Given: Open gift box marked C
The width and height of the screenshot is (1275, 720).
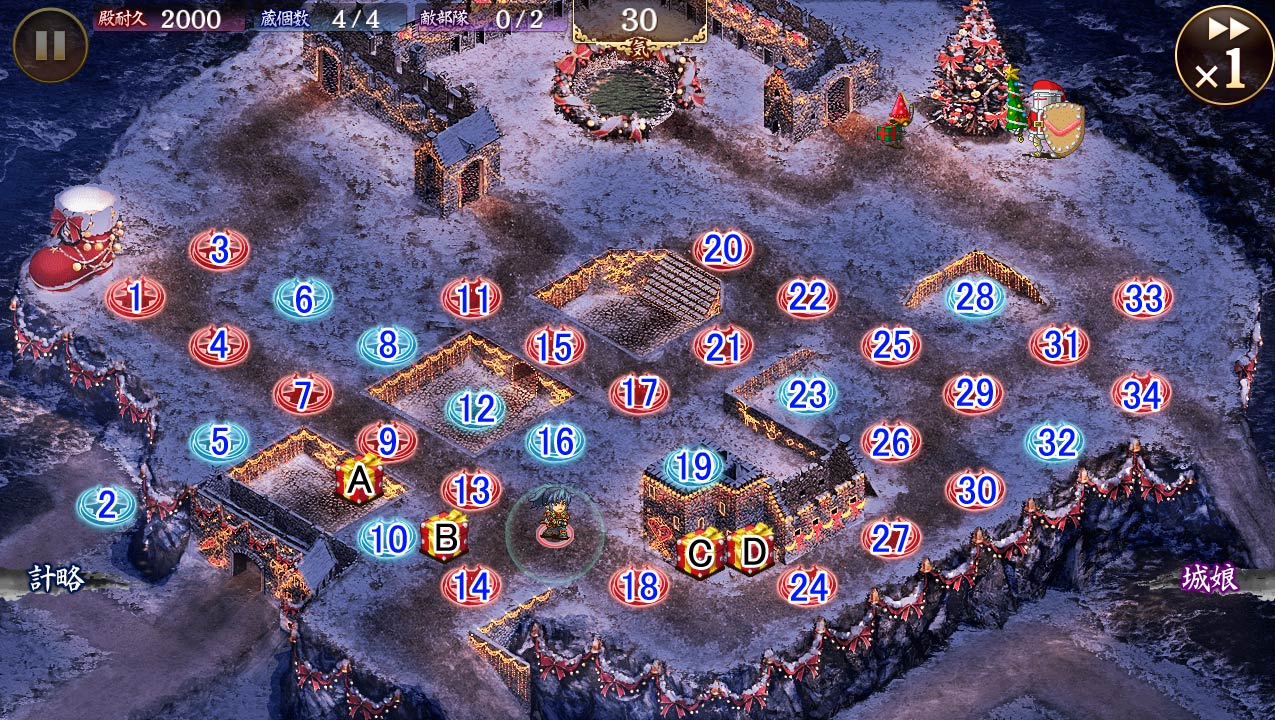Looking at the screenshot, I should click(701, 553).
